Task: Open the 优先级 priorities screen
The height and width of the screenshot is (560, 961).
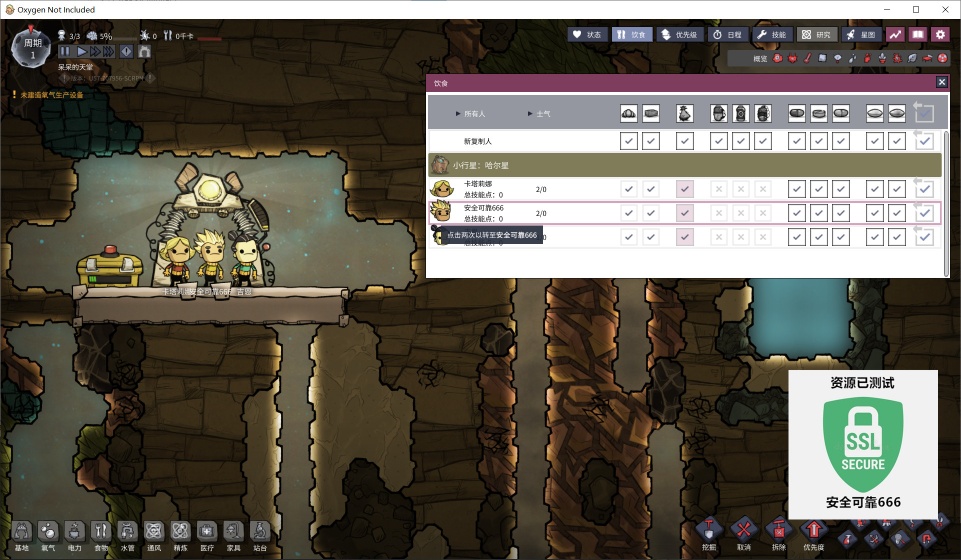Action: [679, 34]
